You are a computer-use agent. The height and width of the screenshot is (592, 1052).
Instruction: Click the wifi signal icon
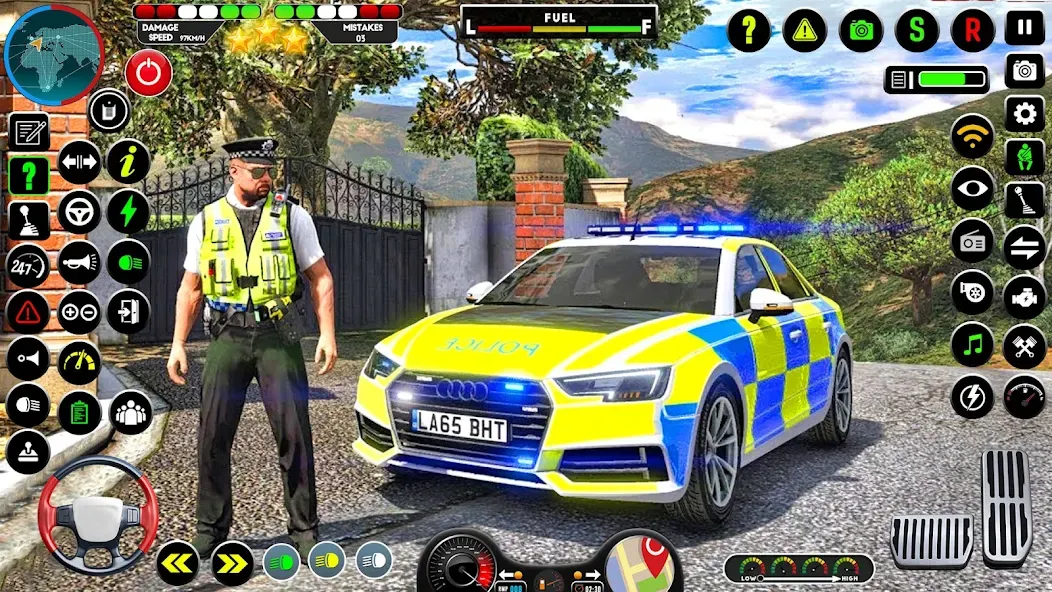[972, 135]
